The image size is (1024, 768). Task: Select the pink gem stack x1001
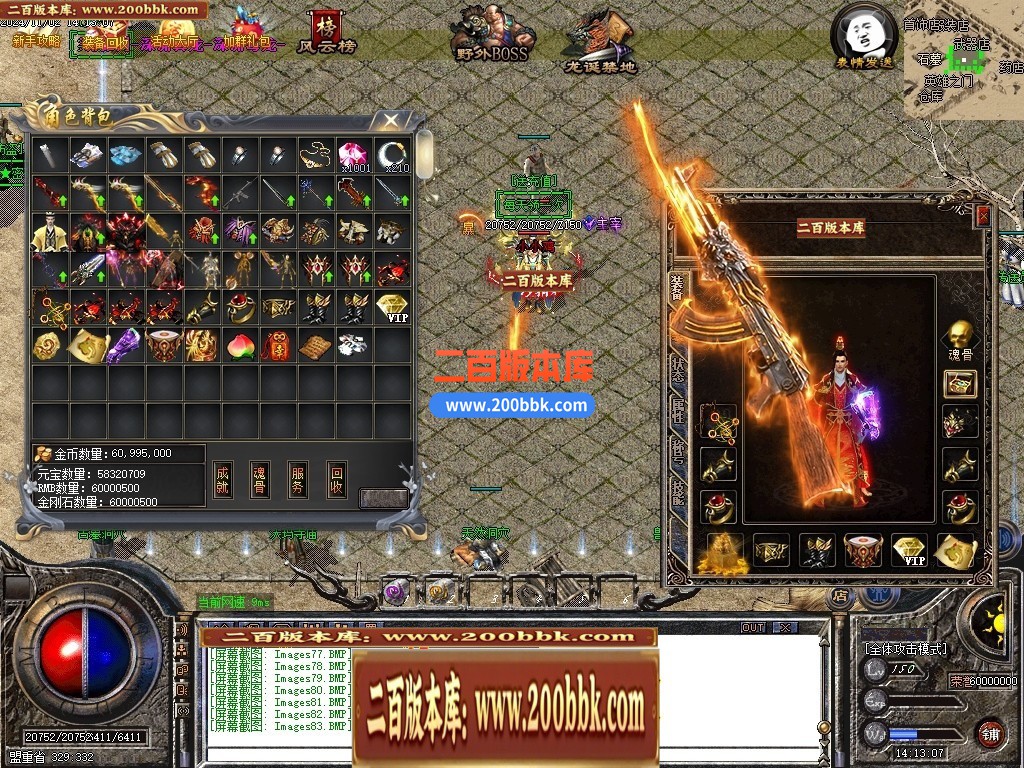pyautogui.click(x=354, y=155)
